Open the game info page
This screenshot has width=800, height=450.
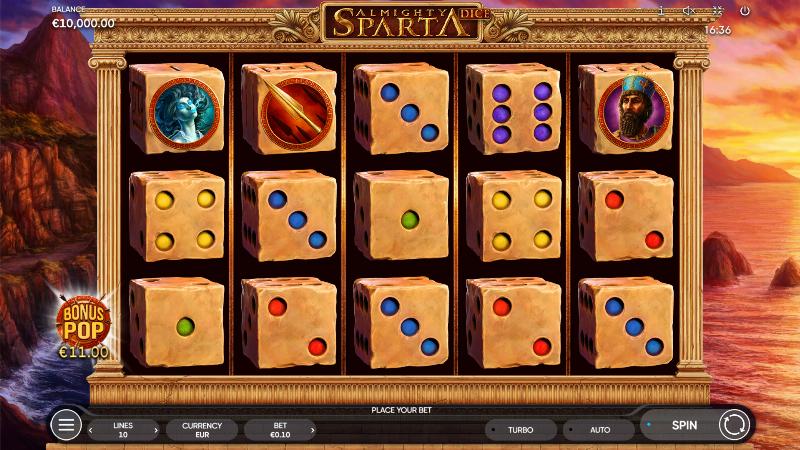[x=661, y=10]
